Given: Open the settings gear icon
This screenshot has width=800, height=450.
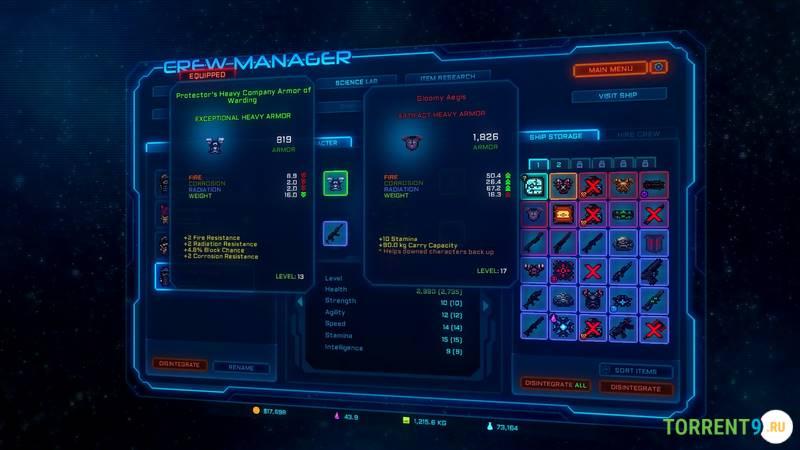Looking at the screenshot, I should pos(659,67).
